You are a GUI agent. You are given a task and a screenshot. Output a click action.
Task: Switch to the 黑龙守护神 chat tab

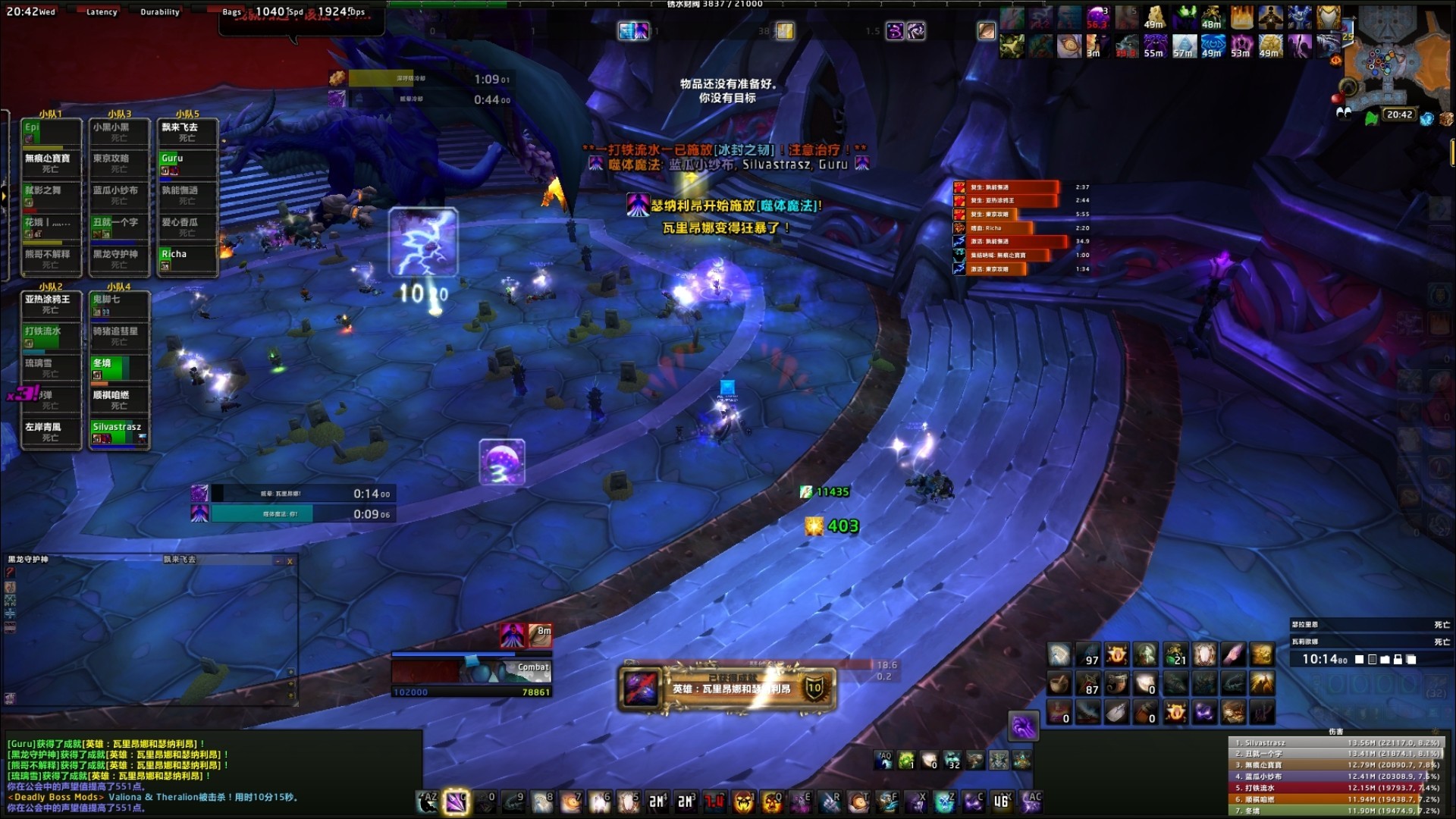tap(29, 559)
